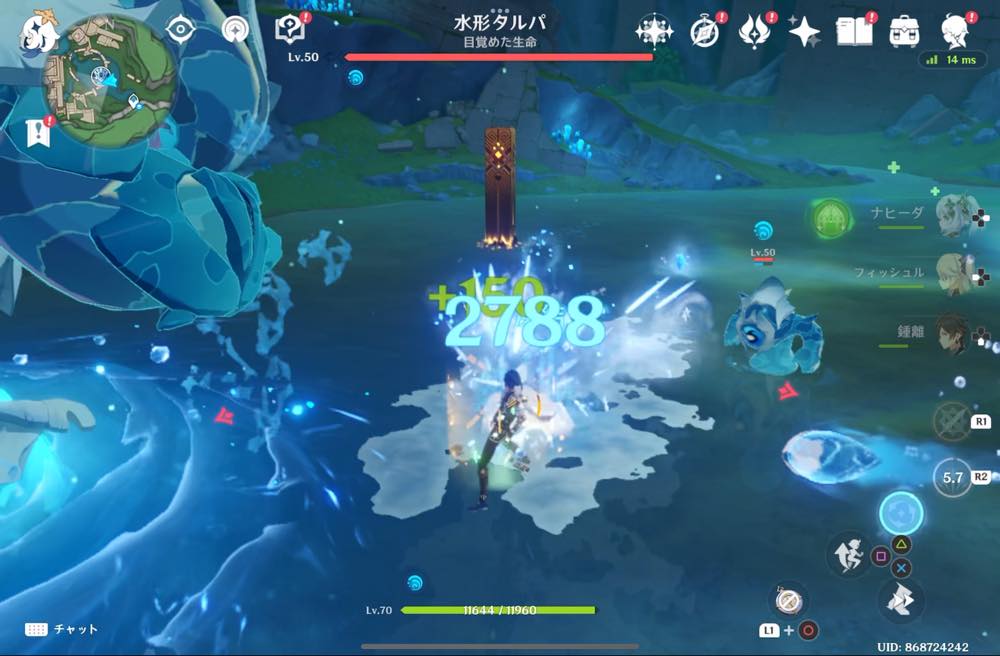Activate the glowing cyan elemental burst button
Screen dimensions: 1000x656
(901, 513)
